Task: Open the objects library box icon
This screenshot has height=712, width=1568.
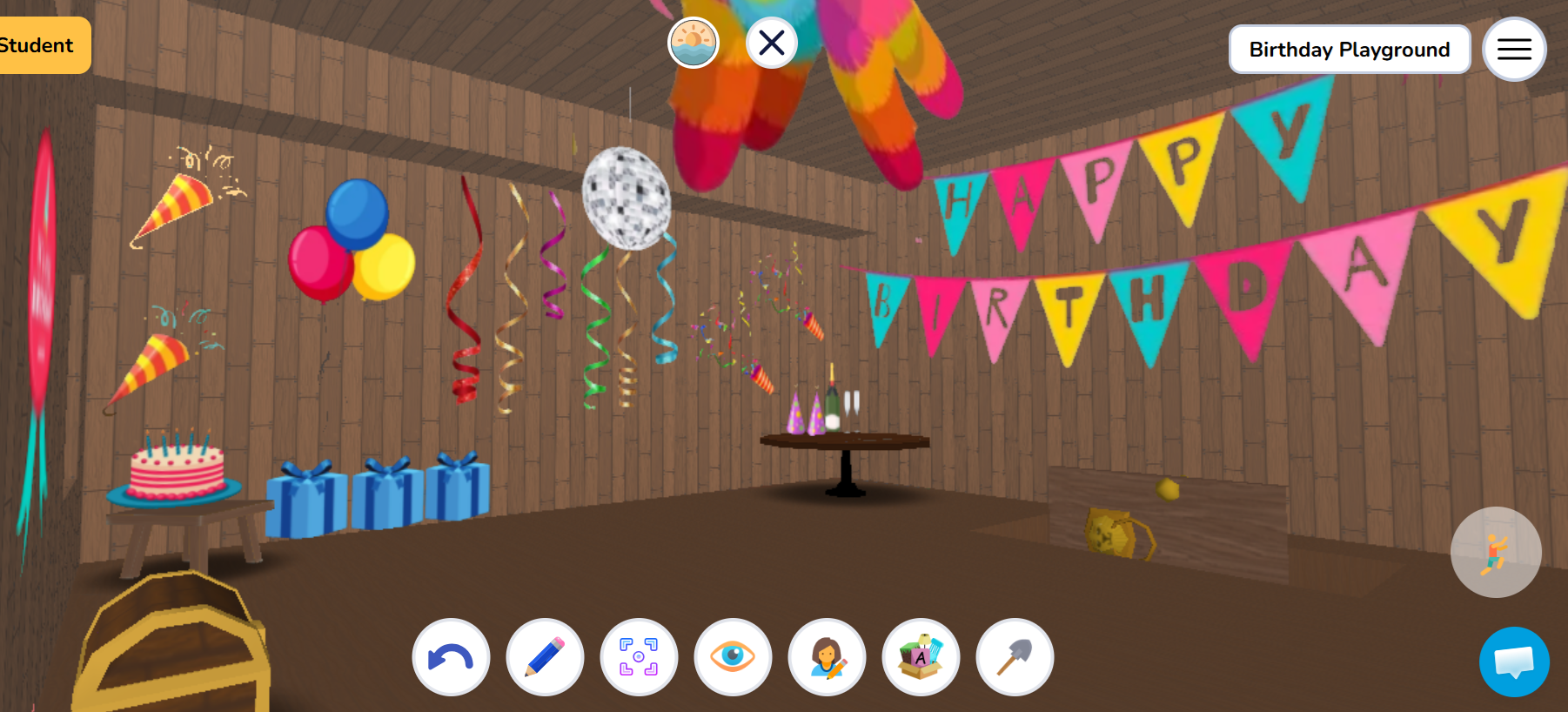Action: coord(921,658)
